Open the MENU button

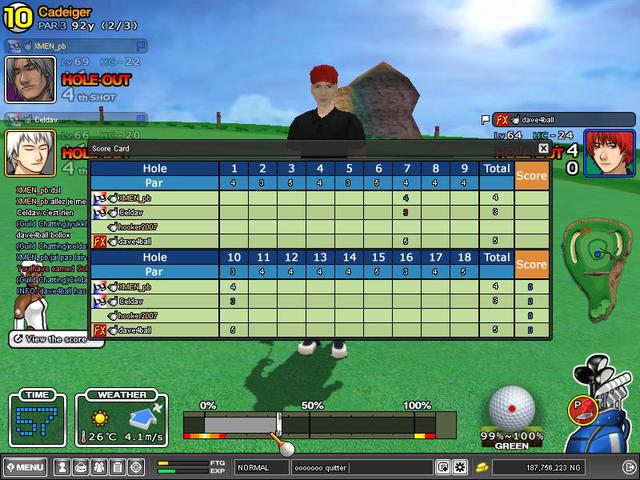tap(25, 467)
